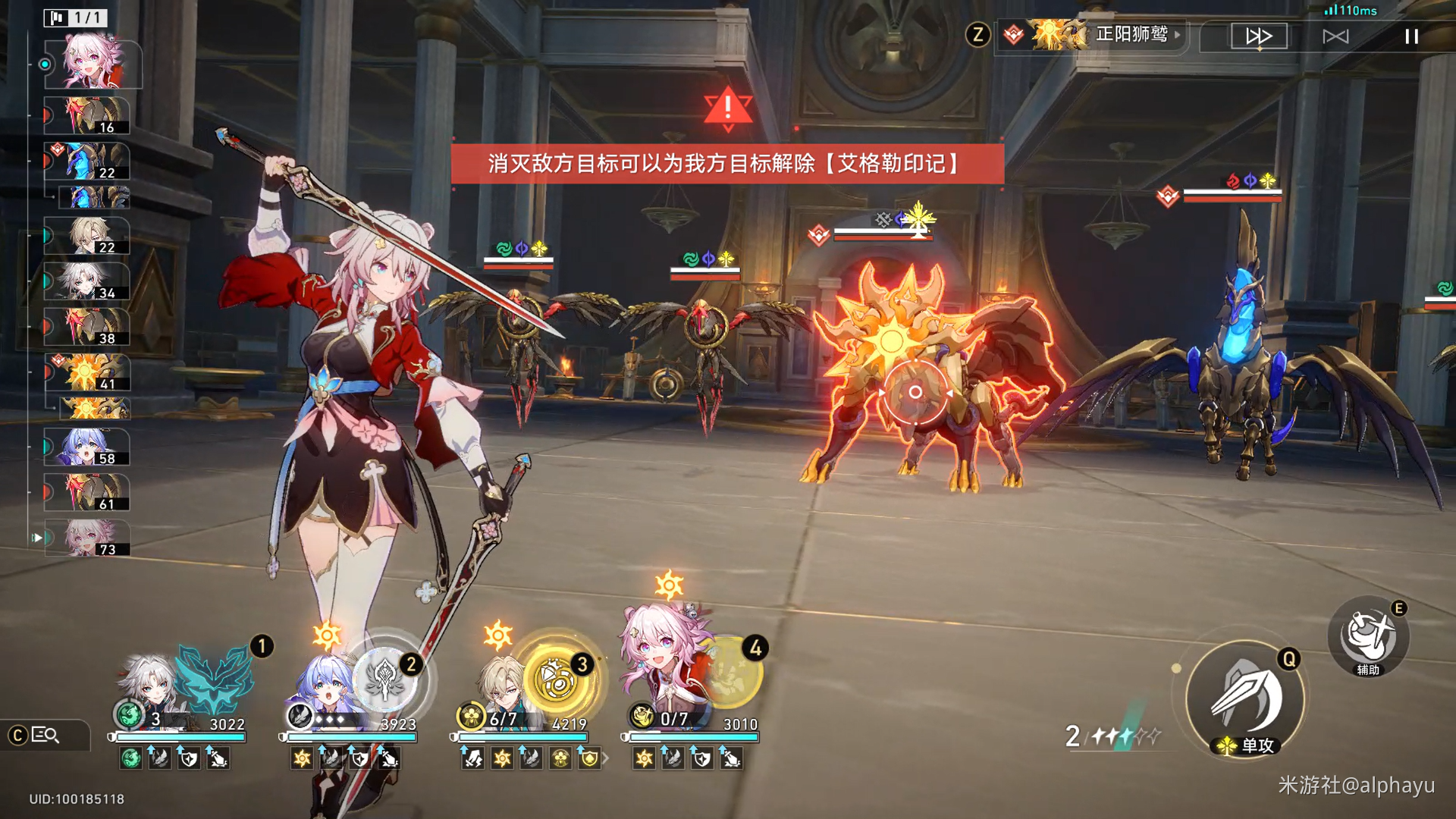This screenshot has height=819, width=1456.
Task: Target the glowing sun griffin enemy reticle
Action: click(x=915, y=392)
